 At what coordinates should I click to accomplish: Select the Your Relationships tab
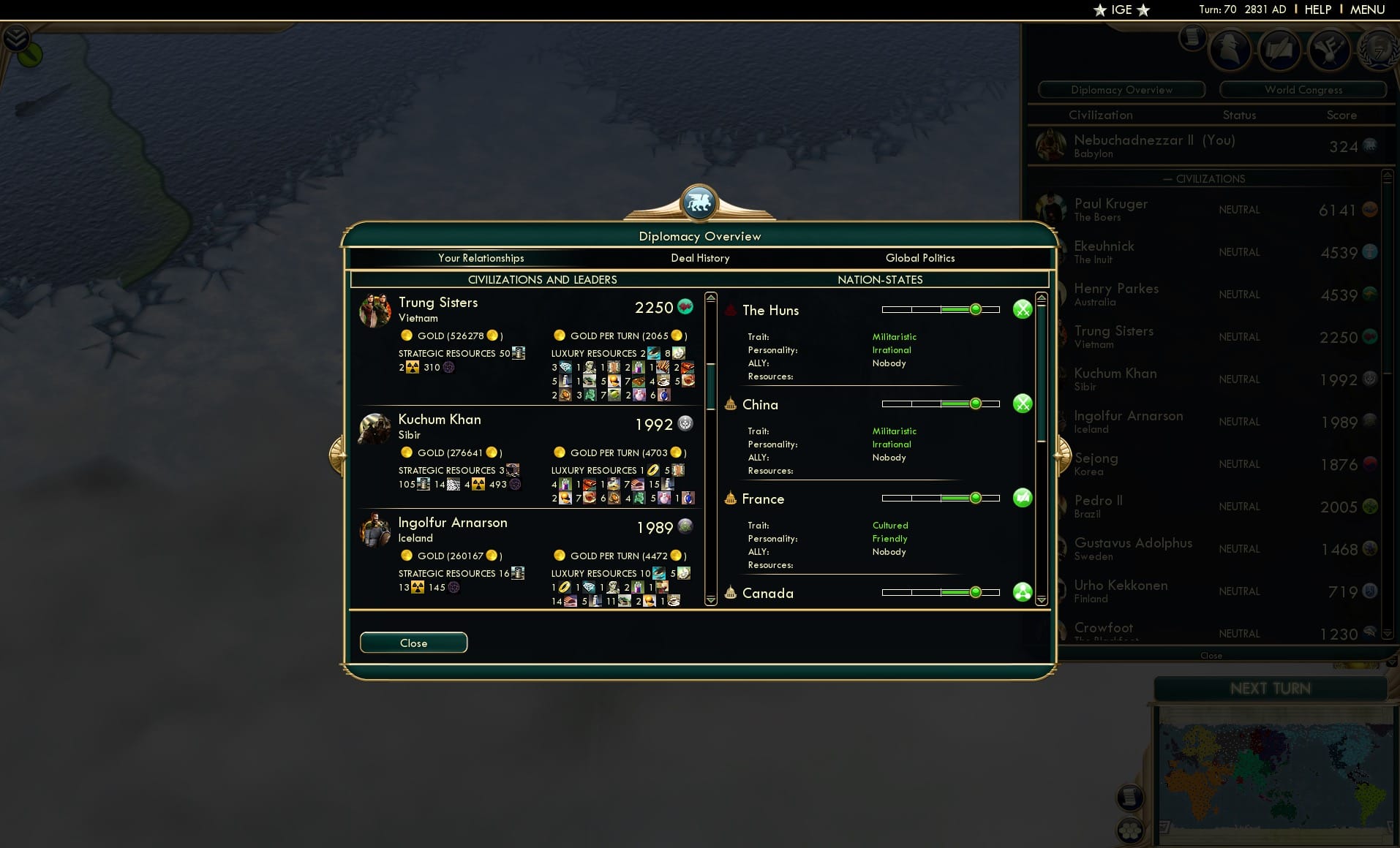point(481,258)
